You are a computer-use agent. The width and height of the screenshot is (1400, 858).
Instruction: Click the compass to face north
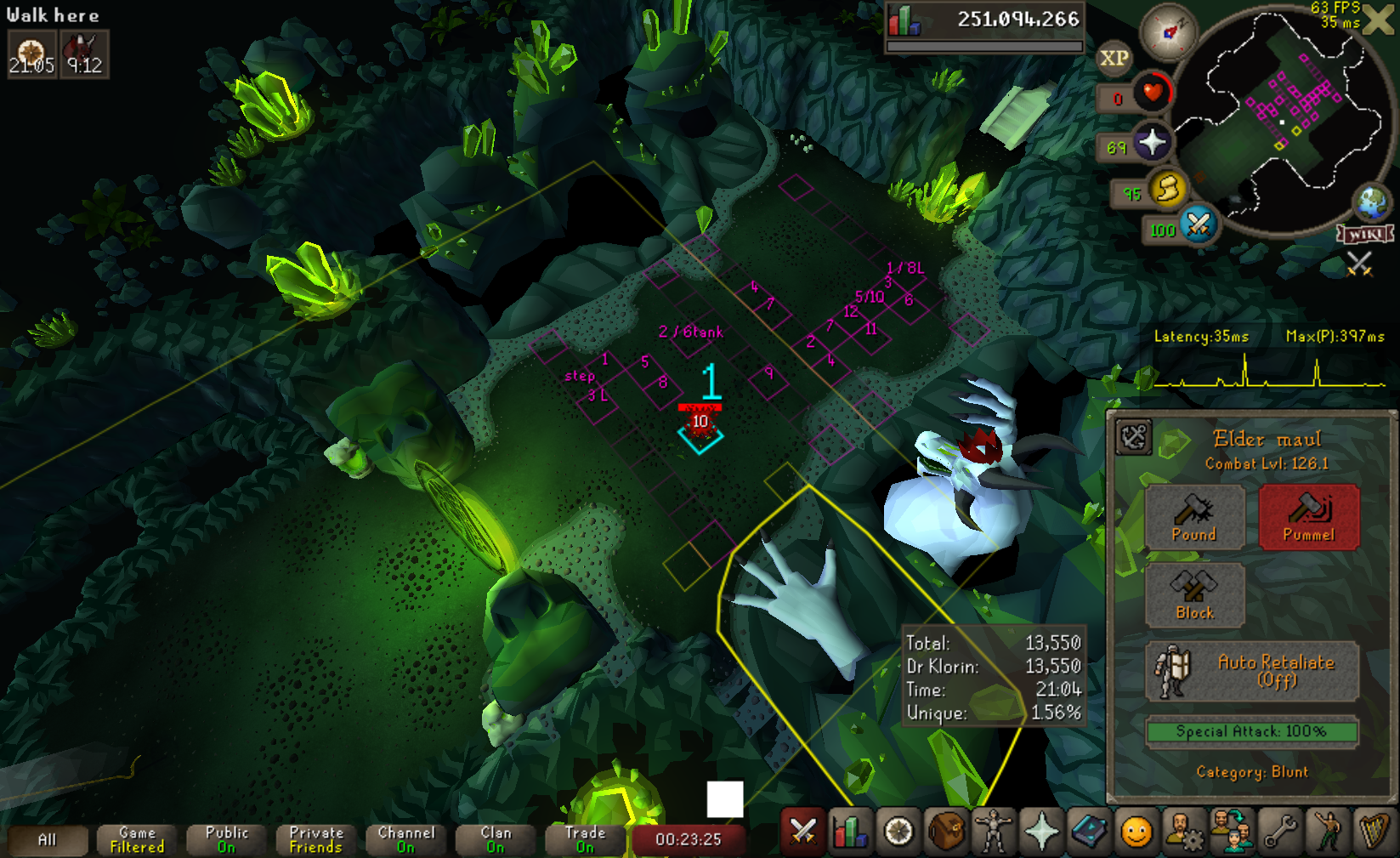click(x=1168, y=33)
